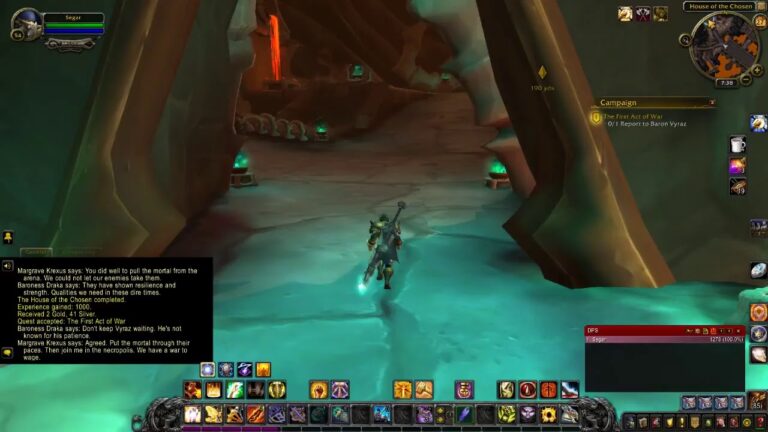Use the white mug quest item
This screenshot has height=432, width=768.
click(x=737, y=144)
